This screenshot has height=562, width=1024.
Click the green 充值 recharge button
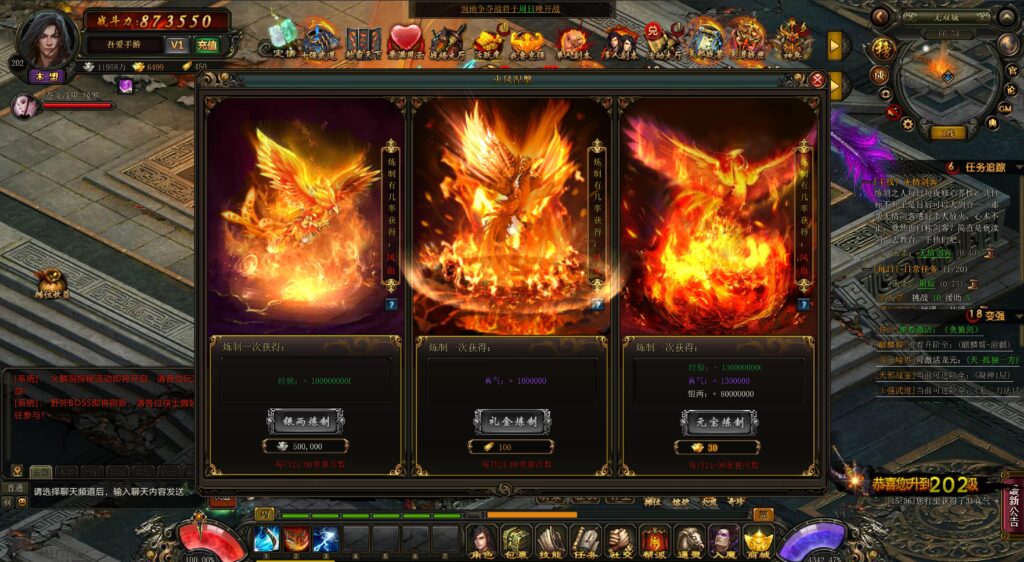tap(206, 45)
